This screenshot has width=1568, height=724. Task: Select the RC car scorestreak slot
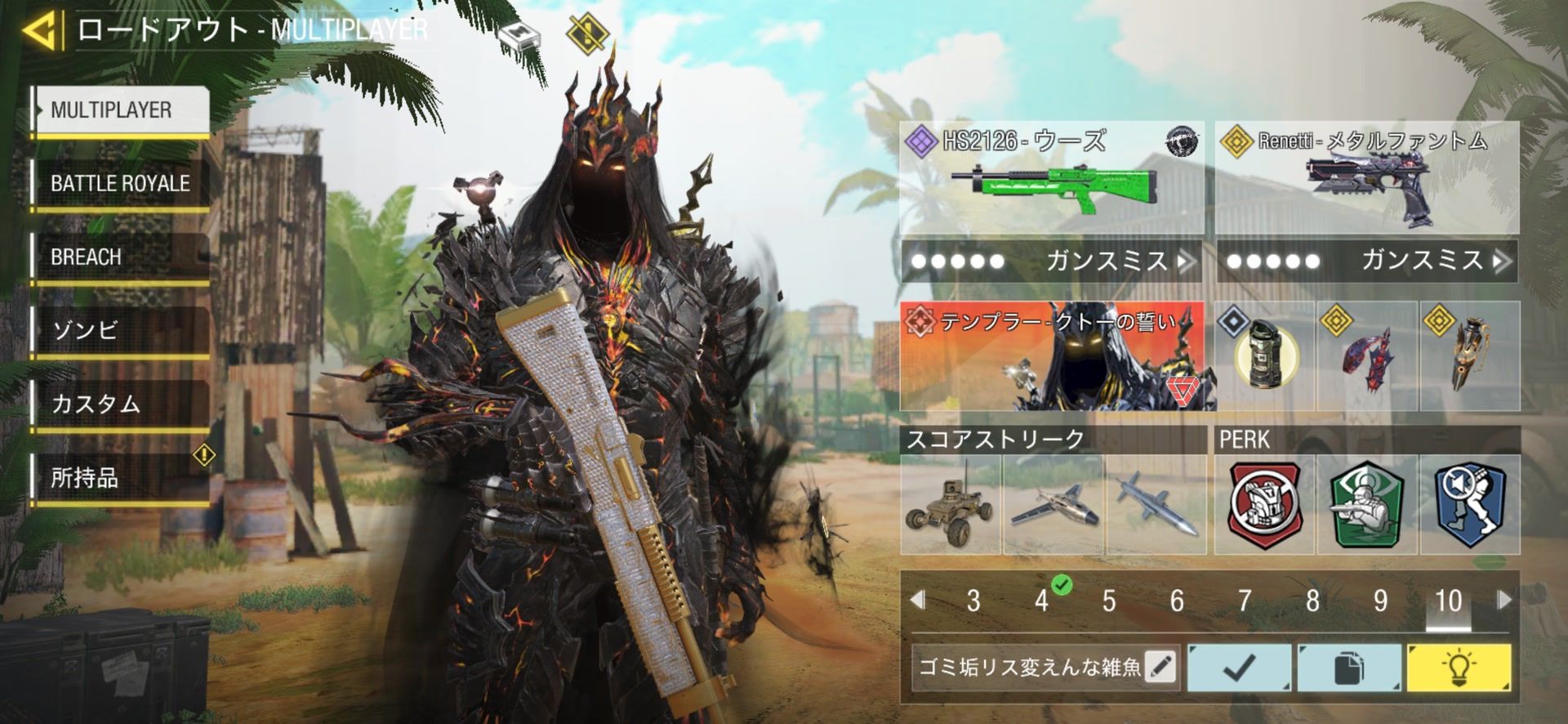point(951,505)
